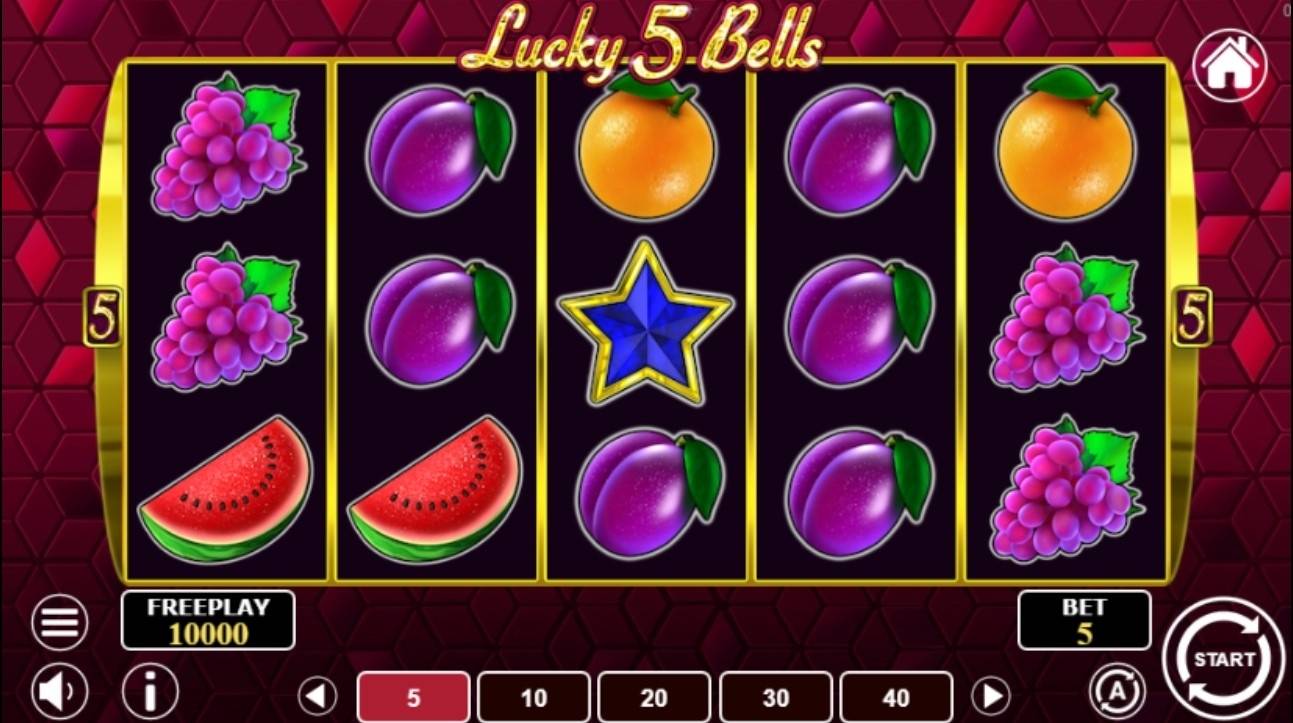Viewport: 1293px width, 723px height.
Task: Click the FREEPLAY 10000 balance display
Action: [206, 620]
